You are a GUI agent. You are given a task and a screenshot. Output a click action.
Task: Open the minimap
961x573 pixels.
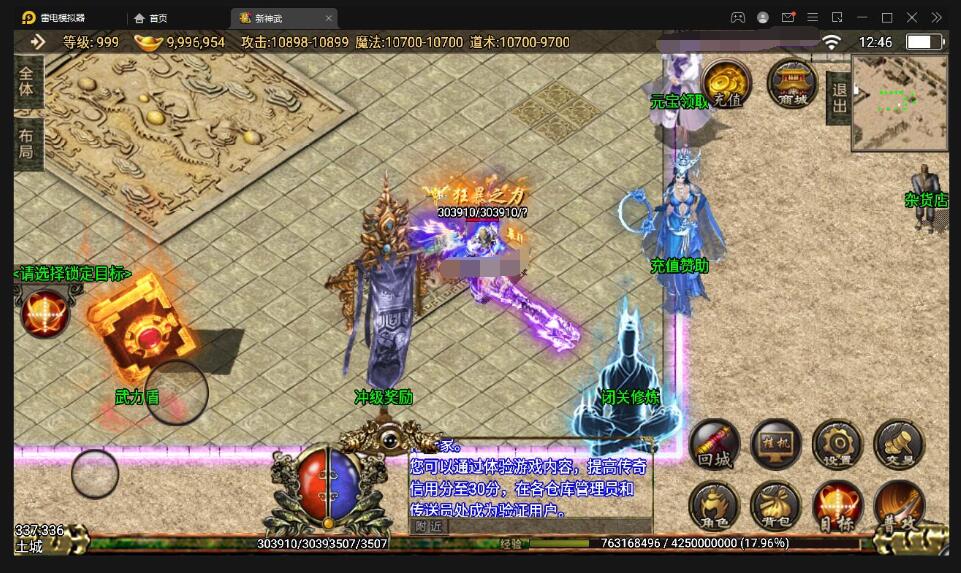click(x=899, y=102)
